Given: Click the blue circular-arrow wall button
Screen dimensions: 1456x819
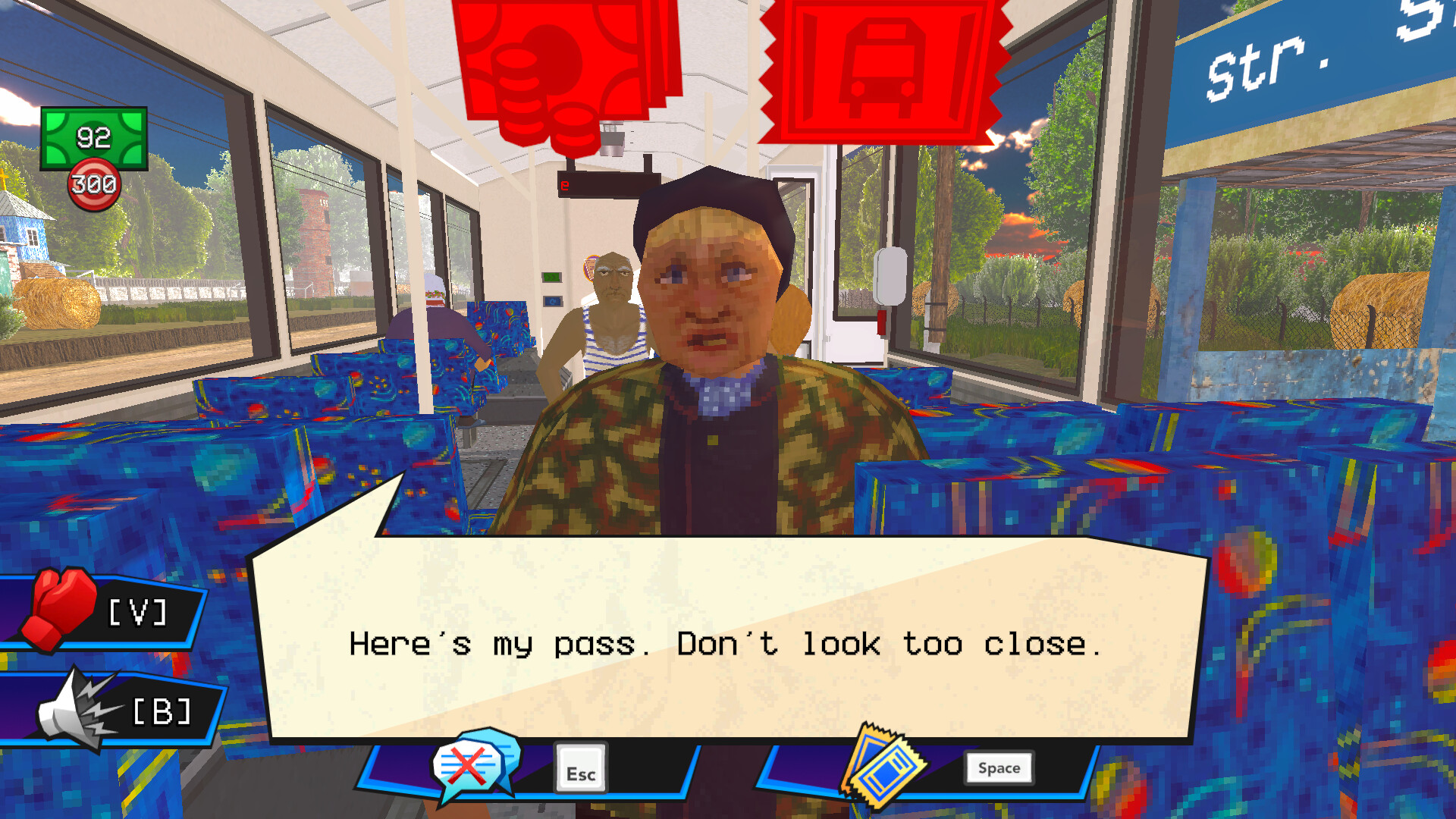Looking at the screenshot, I should click(553, 301).
